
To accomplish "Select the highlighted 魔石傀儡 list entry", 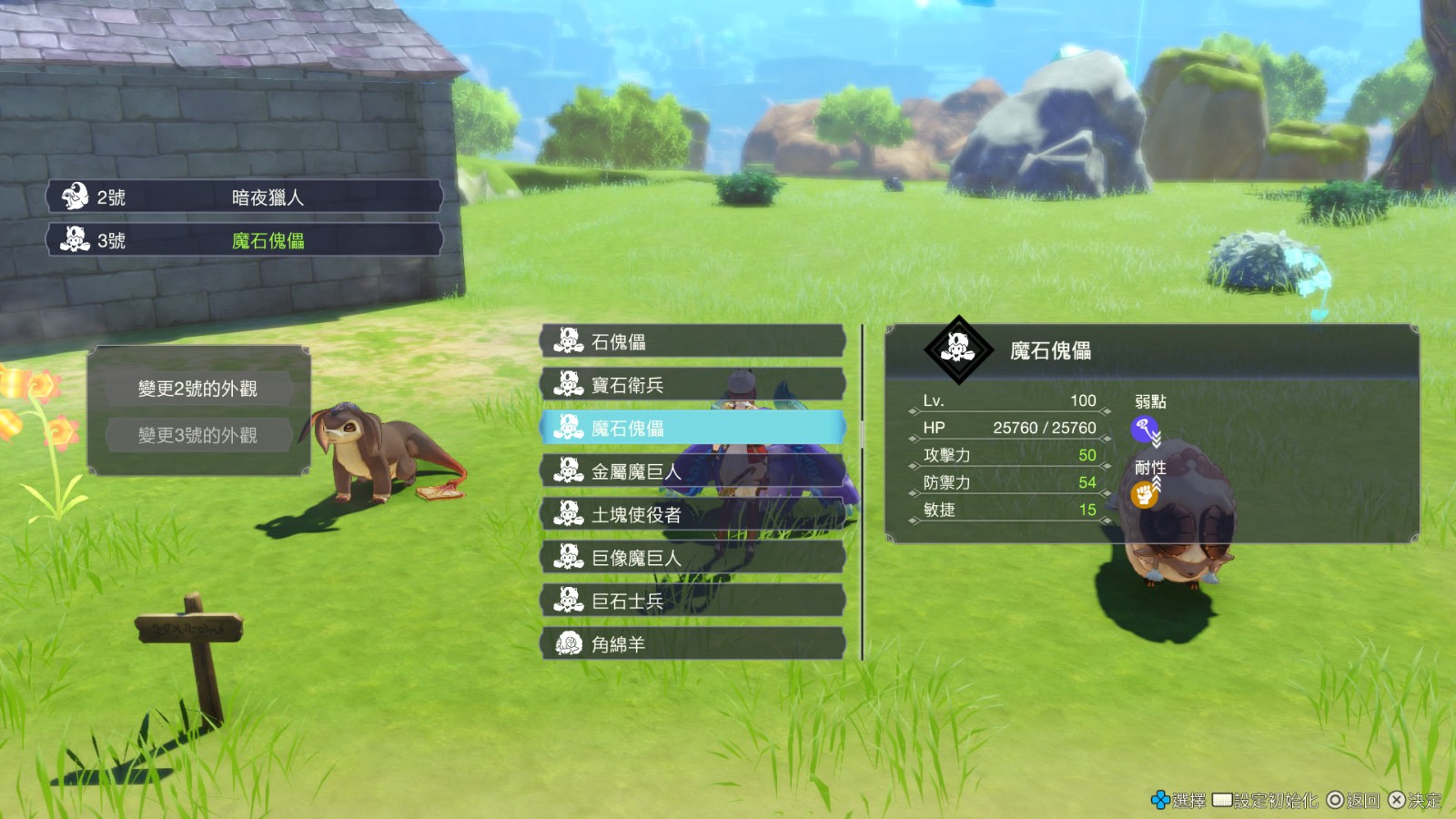I will [693, 428].
